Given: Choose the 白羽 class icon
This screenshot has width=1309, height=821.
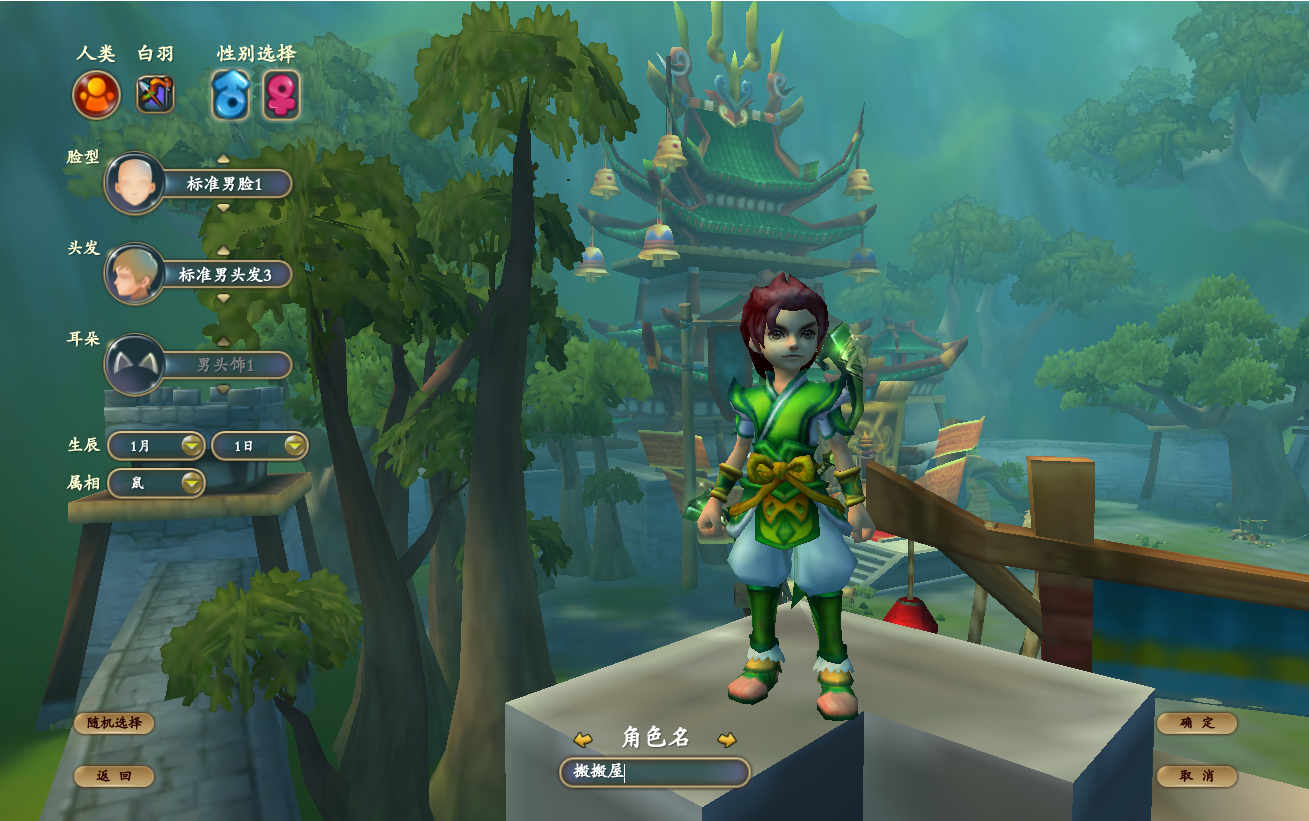Looking at the screenshot, I should [155, 96].
